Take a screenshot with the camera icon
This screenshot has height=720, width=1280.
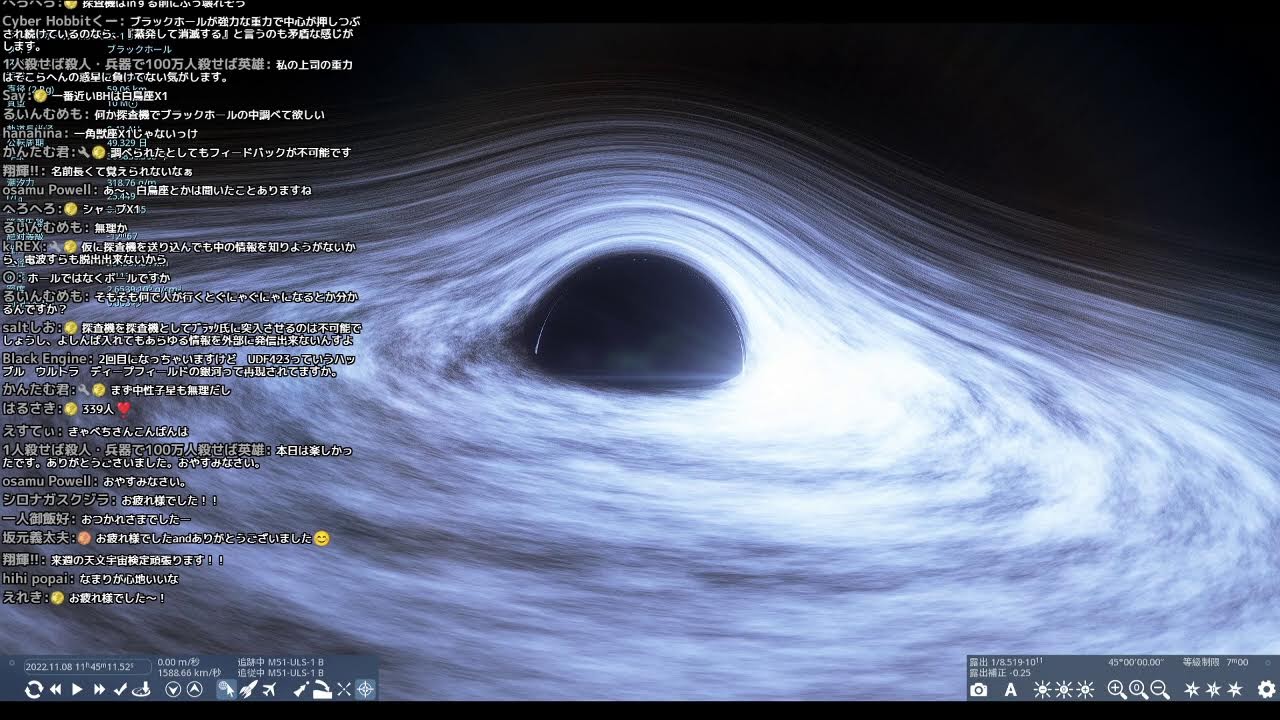point(980,690)
